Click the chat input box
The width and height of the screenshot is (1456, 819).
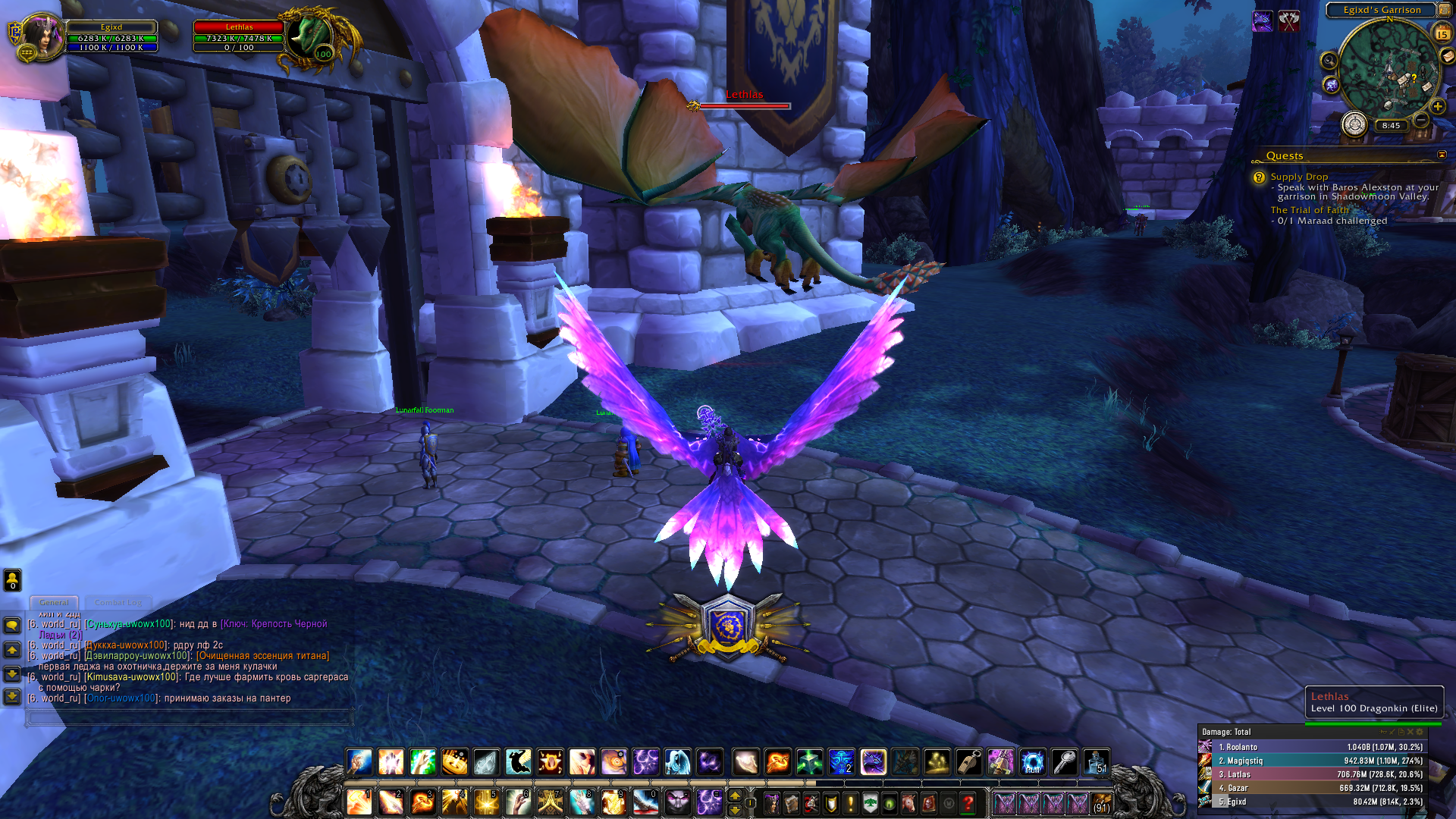[x=190, y=717]
